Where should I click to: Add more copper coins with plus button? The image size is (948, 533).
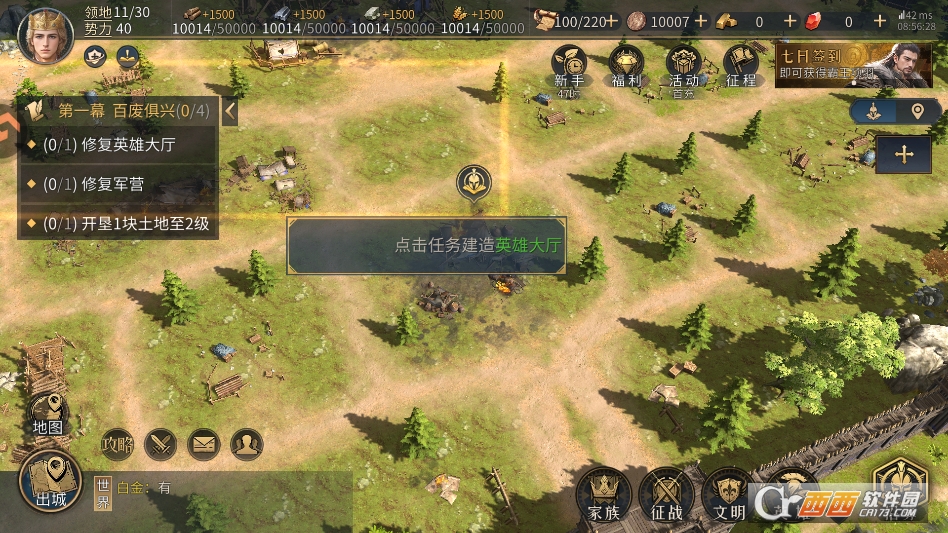[x=701, y=21]
